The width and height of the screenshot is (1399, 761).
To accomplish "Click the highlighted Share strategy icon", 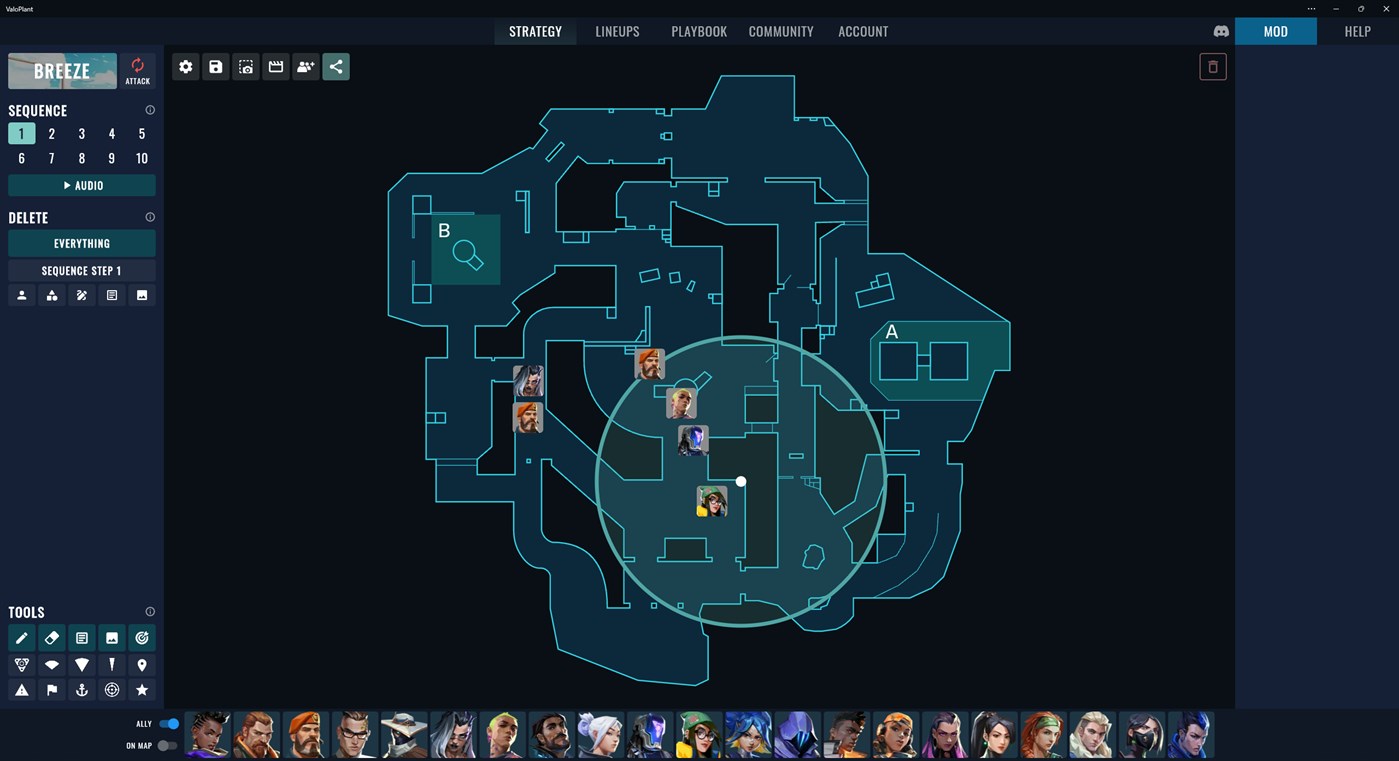I will (x=335, y=66).
